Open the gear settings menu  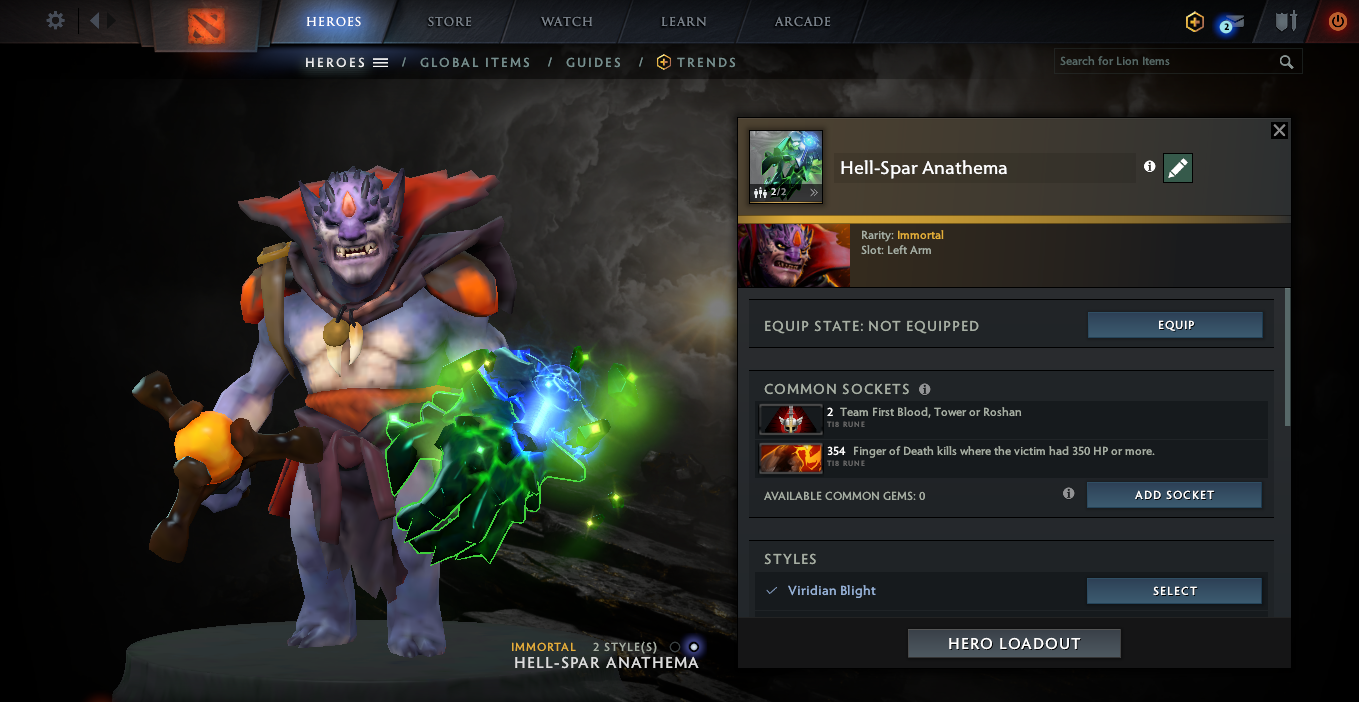click(56, 21)
